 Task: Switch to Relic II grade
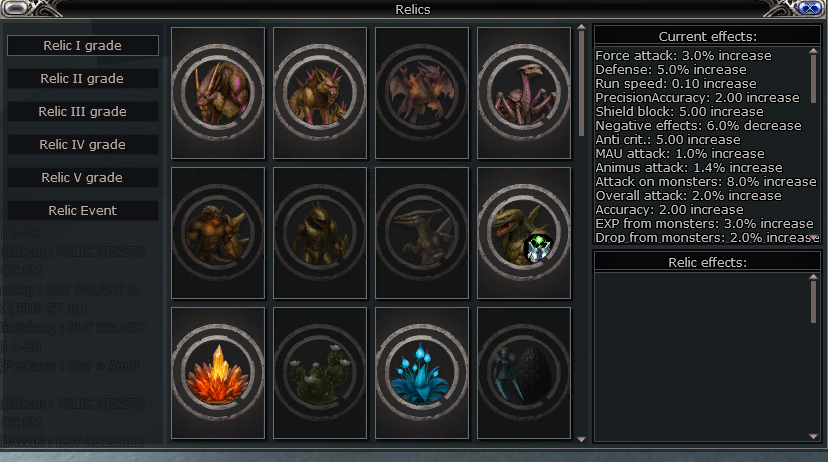coord(83,79)
